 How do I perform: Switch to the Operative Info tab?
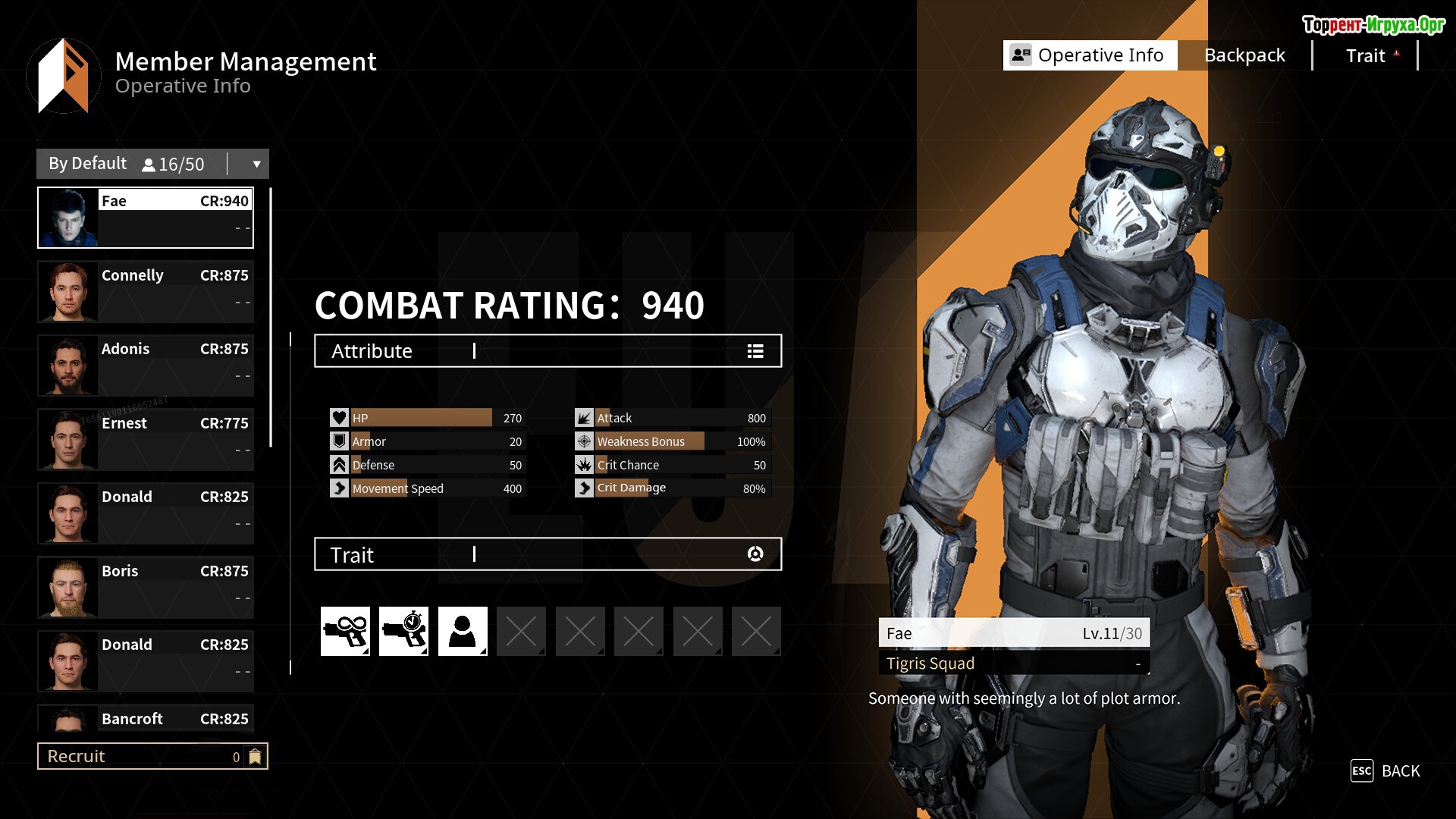coord(1090,55)
